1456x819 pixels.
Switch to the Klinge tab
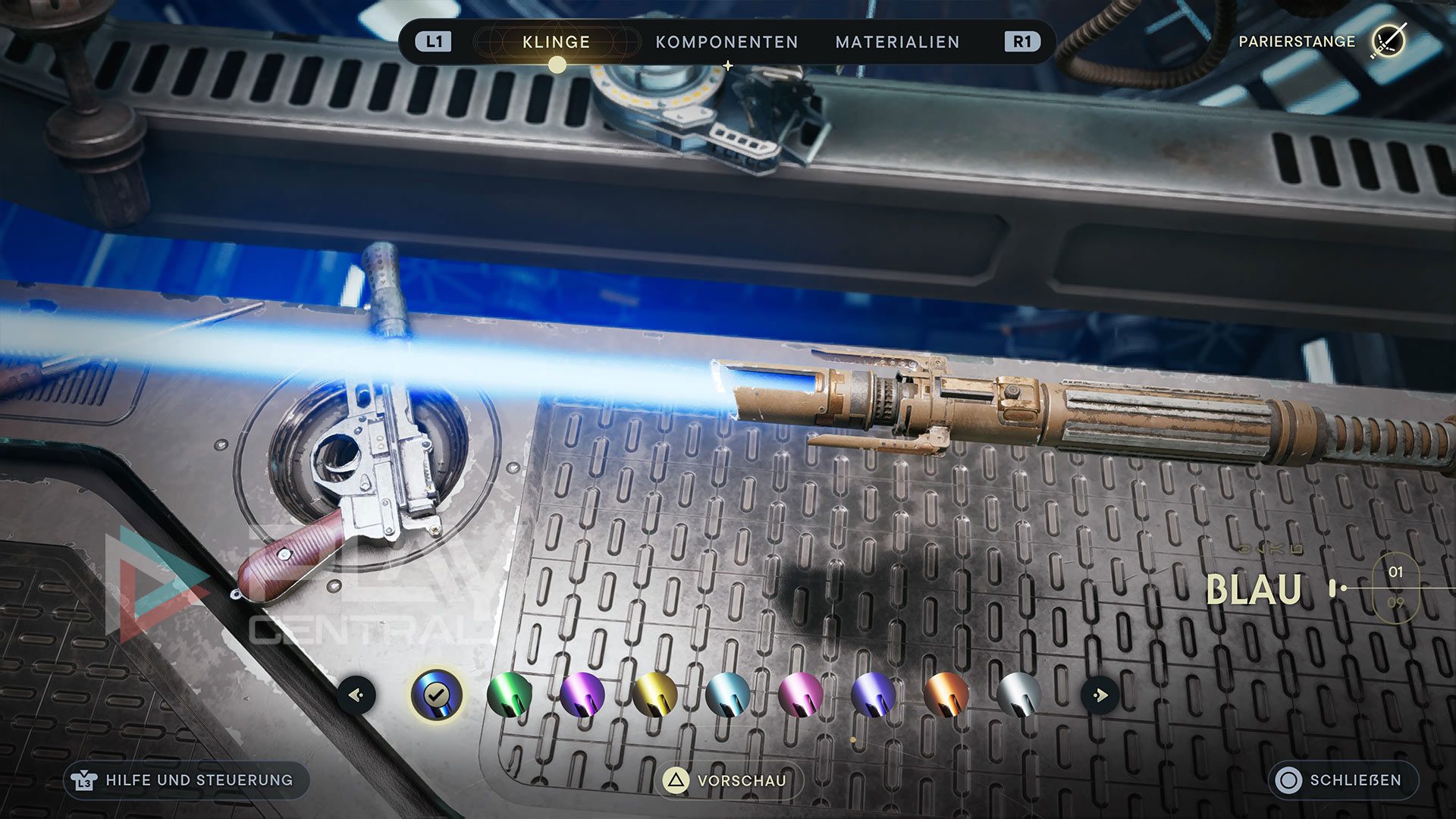pos(556,42)
